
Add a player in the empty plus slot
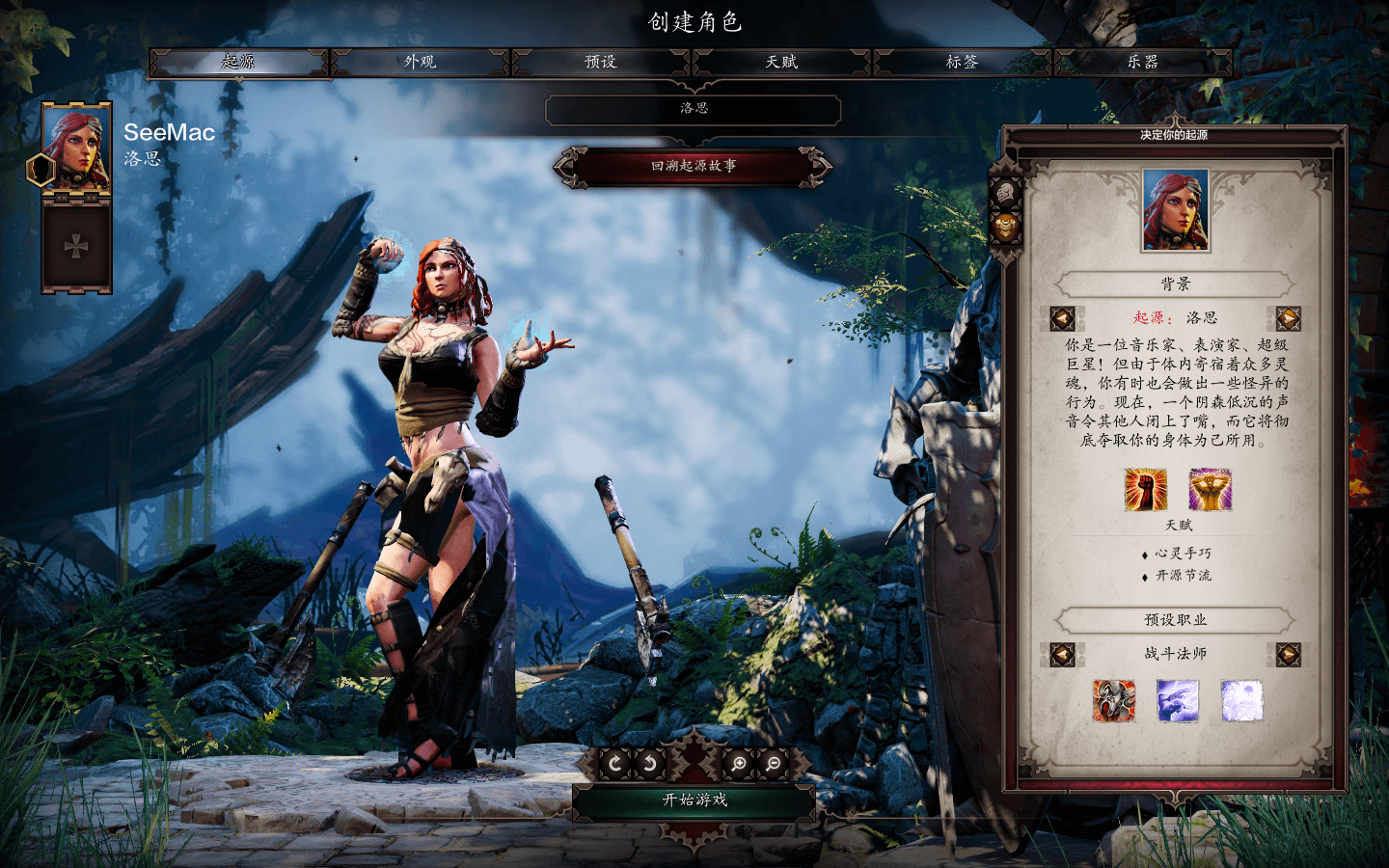pyautogui.click(x=76, y=246)
